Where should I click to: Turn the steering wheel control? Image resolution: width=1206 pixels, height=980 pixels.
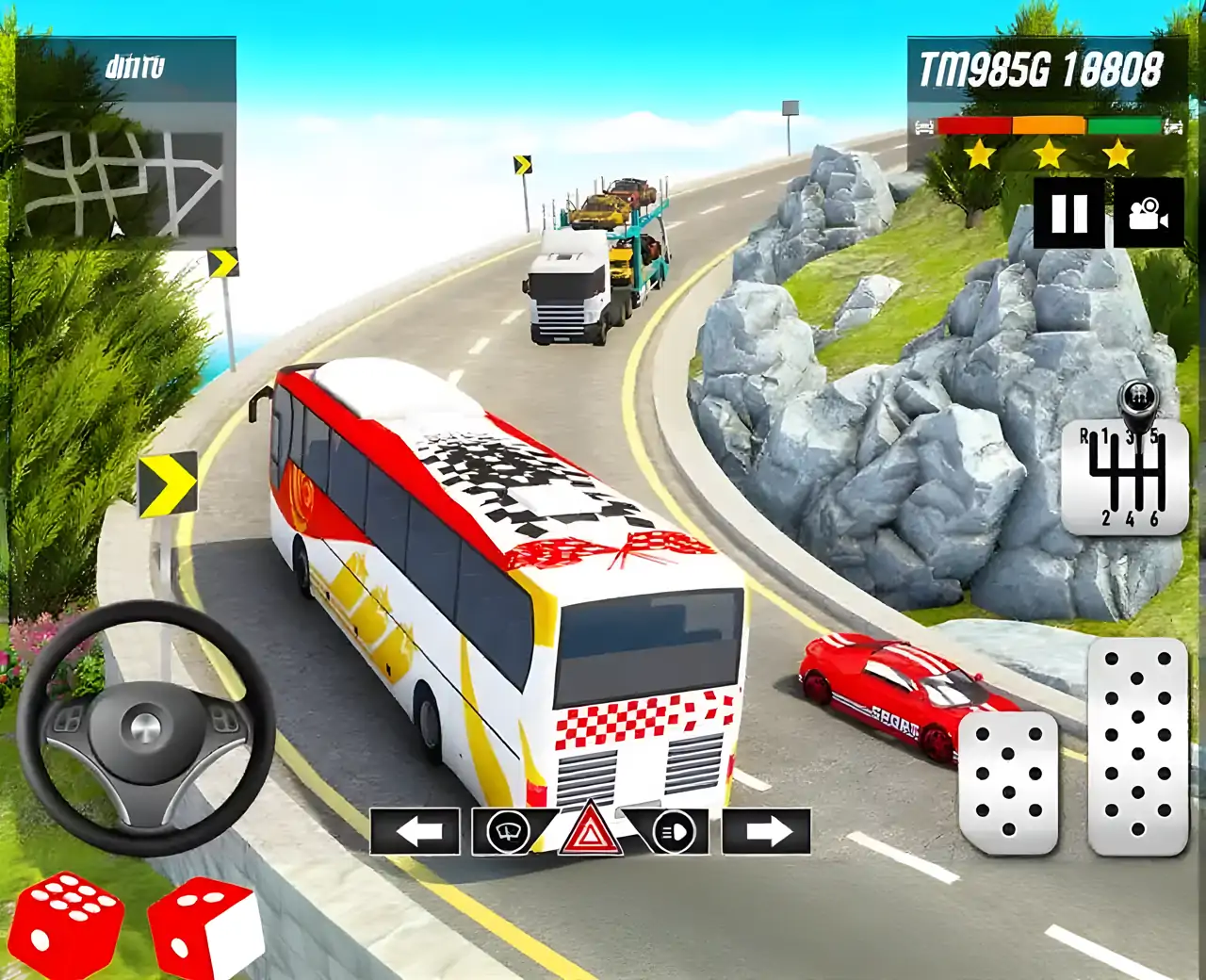(x=146, y=727)
